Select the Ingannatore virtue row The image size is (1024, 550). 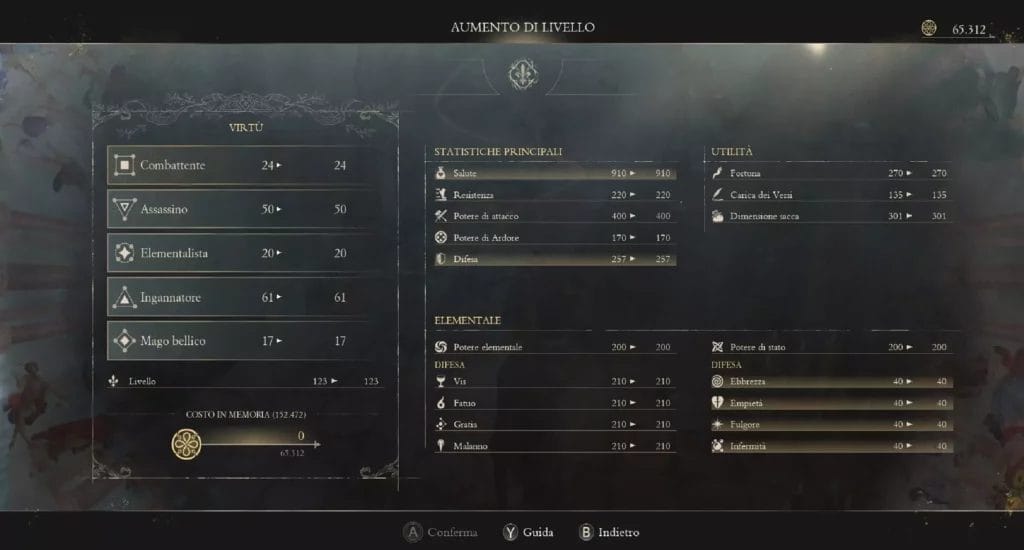click(241, 297)
